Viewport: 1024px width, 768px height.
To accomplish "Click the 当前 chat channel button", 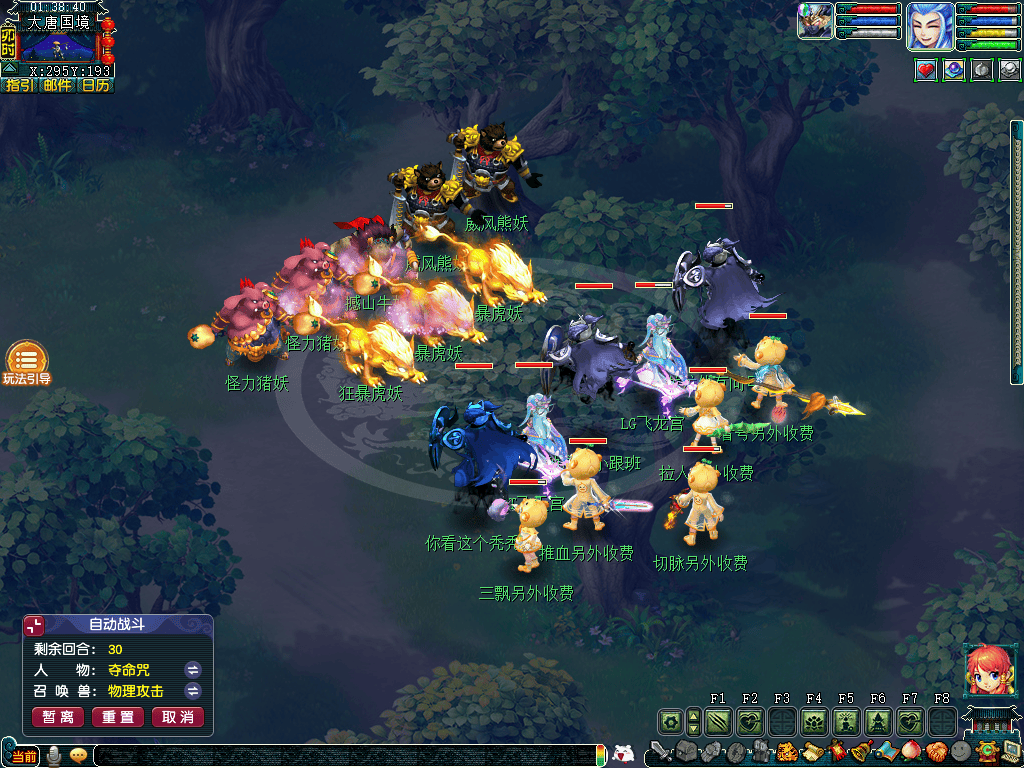I will click(25, 755).
